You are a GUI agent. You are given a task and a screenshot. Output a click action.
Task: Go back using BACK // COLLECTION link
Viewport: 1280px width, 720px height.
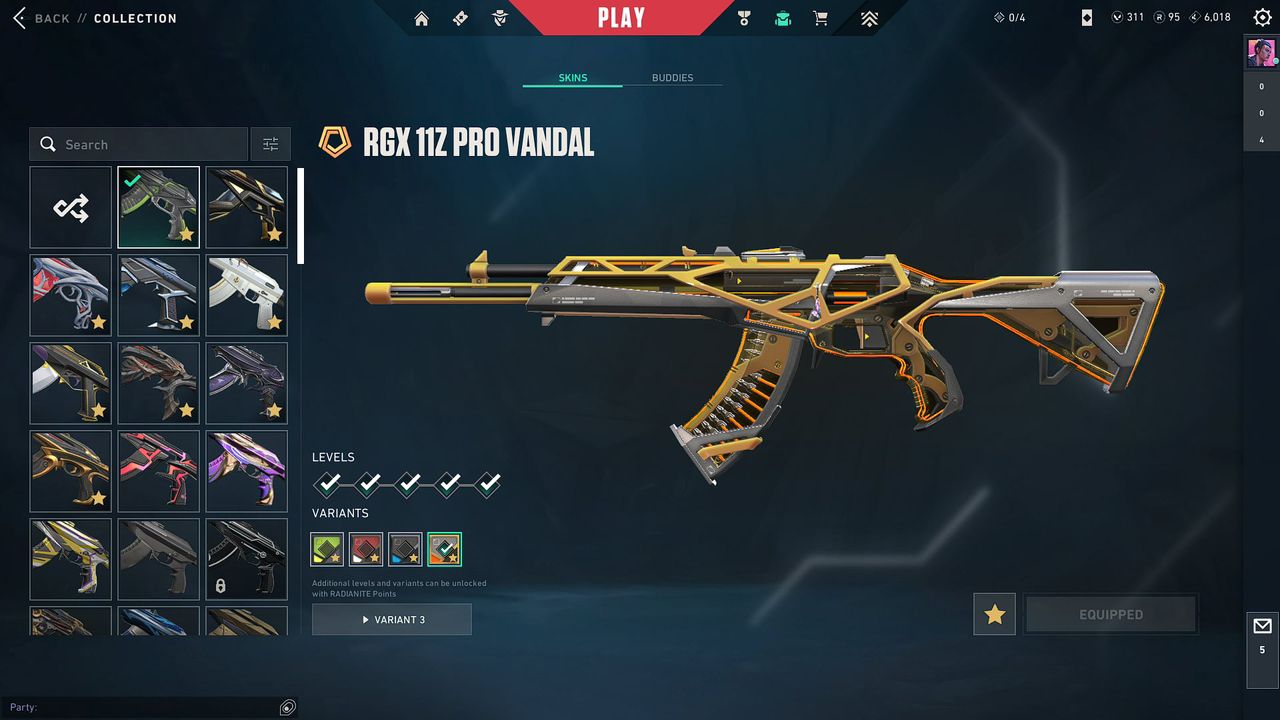click(x=95, y=17)
